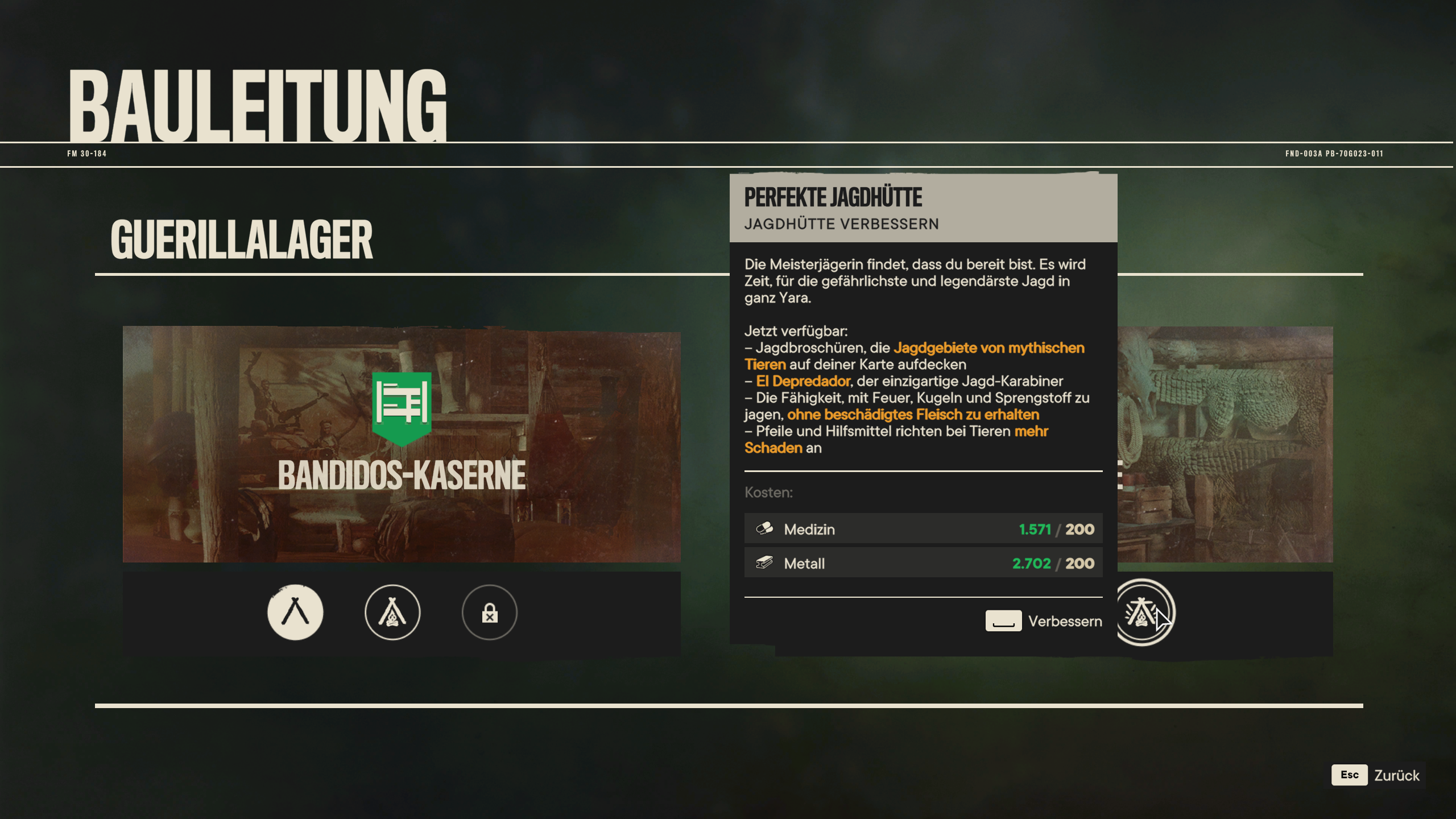This screenshot has width=1456, height=819.
Task: Click the locked padlock upgrade tier
Action: tap(490, 613)
